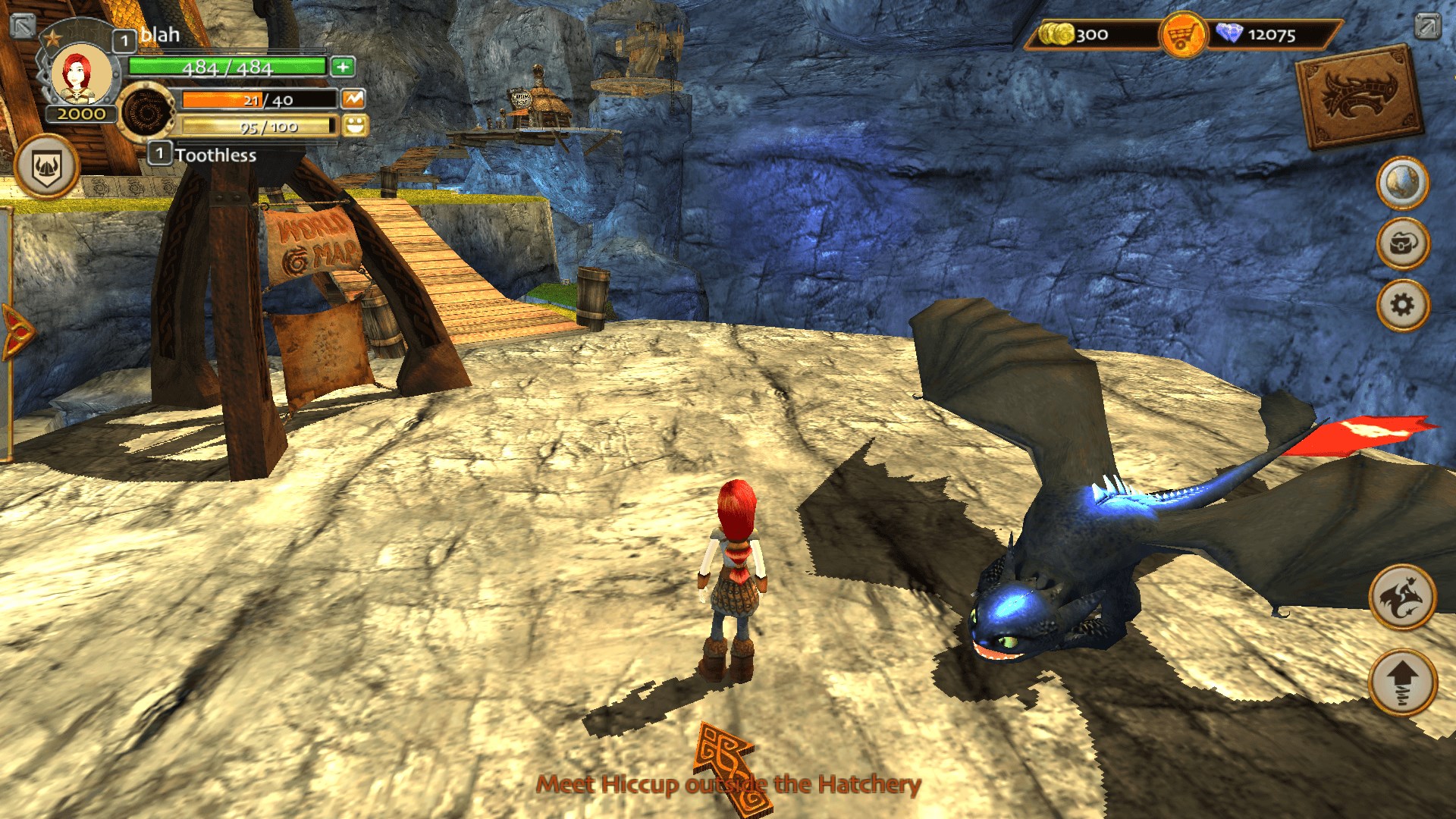Mount the dragon with the rider button
Image resolution: width=1456 pixels, height=819 pixels.
[1402, 598]
